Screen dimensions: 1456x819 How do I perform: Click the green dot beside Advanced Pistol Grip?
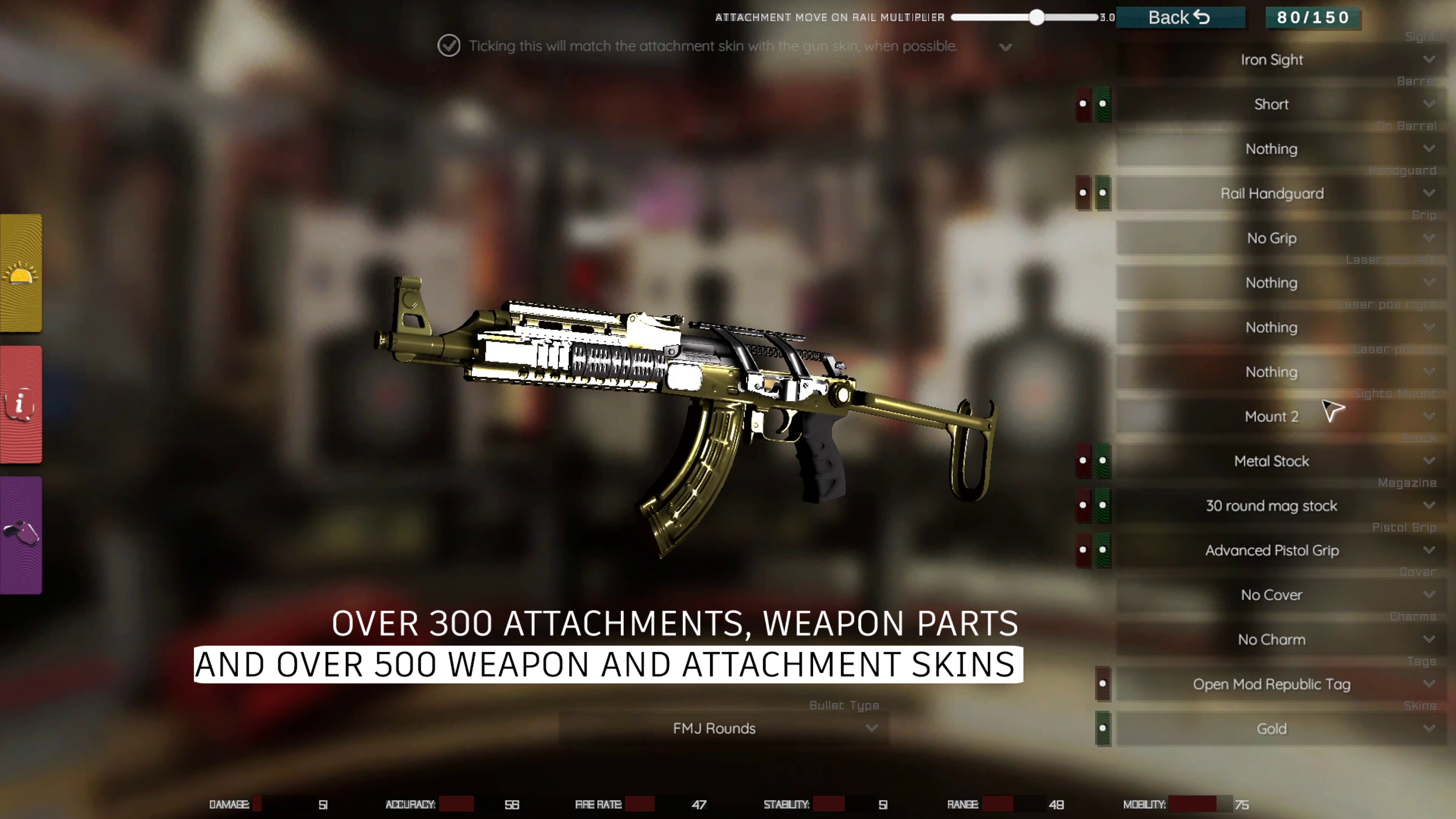click(1102, 550)
